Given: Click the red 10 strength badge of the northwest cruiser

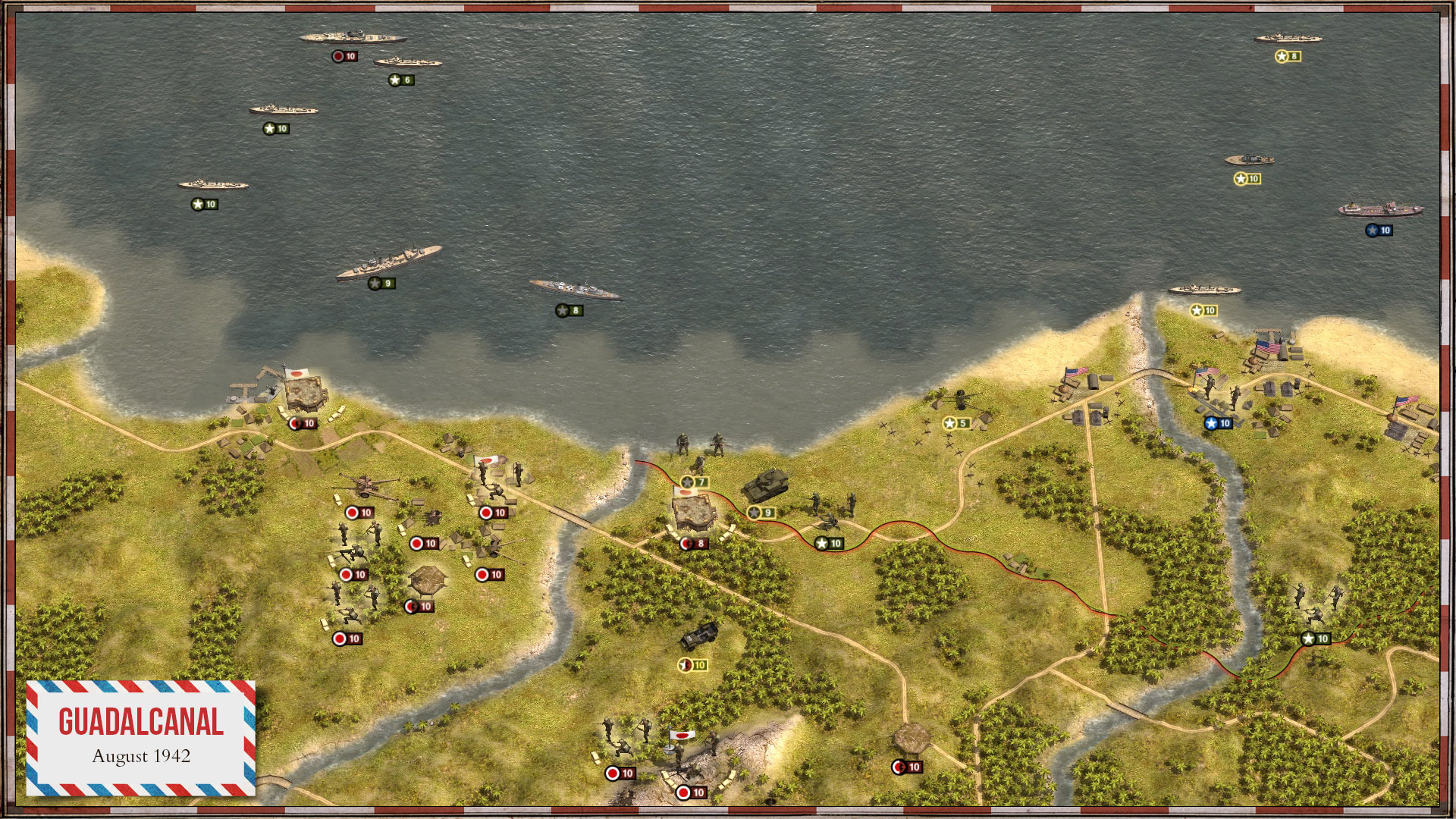Looking at the screenshot, I should [x=345, y=55].
